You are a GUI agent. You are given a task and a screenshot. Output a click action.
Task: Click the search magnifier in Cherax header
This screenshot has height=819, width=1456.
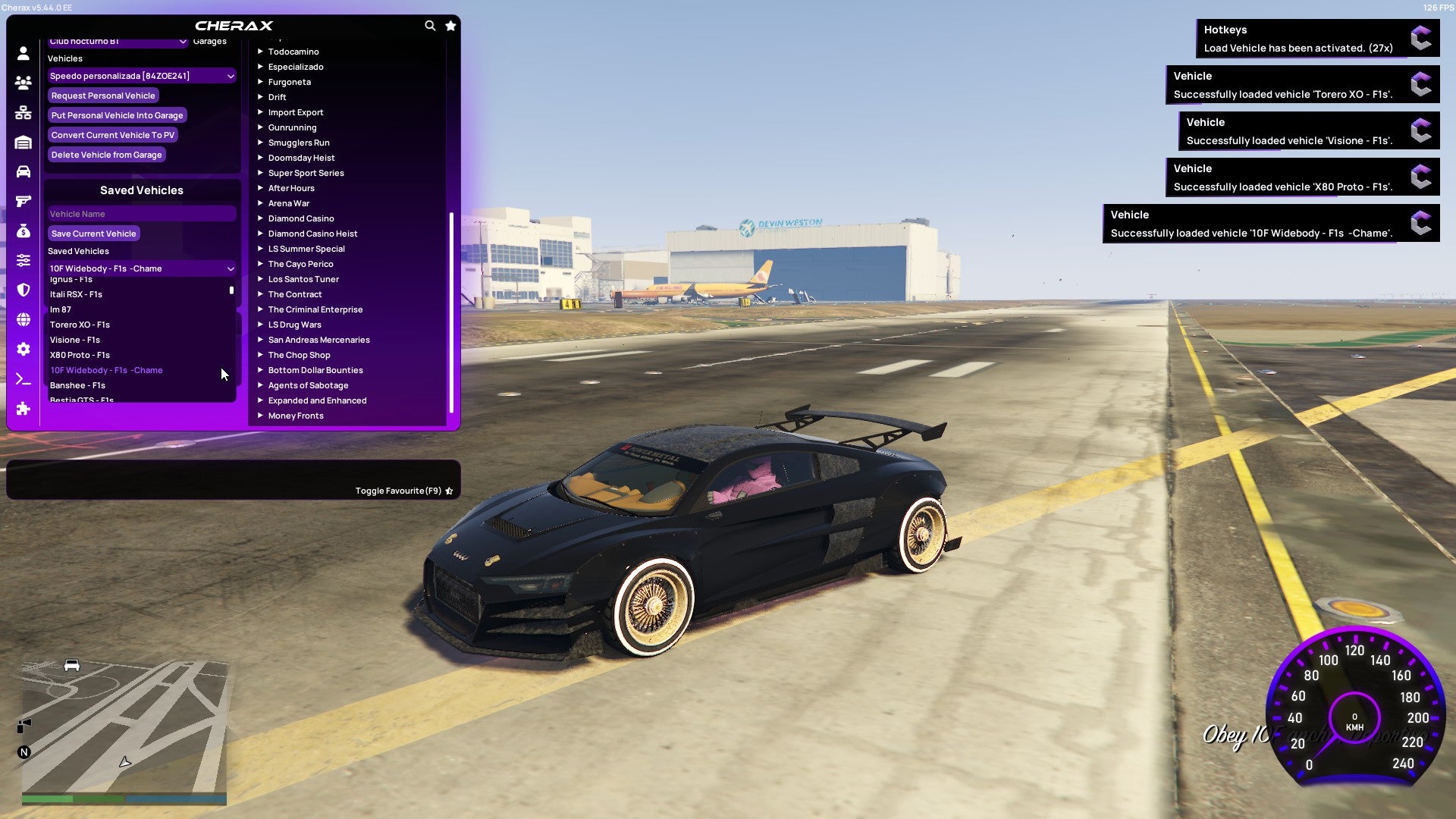[x=430, y=25]
